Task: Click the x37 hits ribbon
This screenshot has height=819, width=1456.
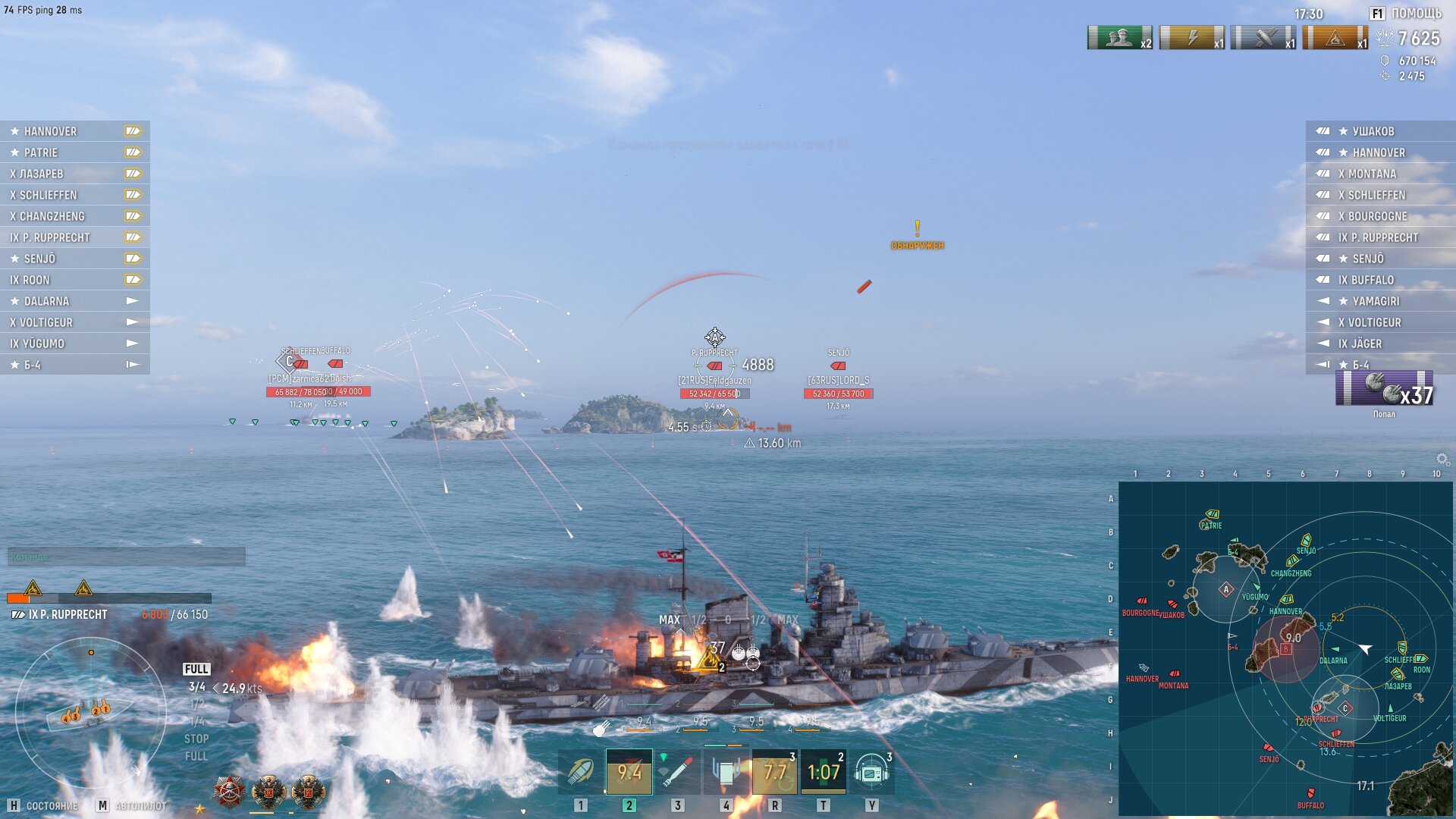Action: tap(1385, 388)
